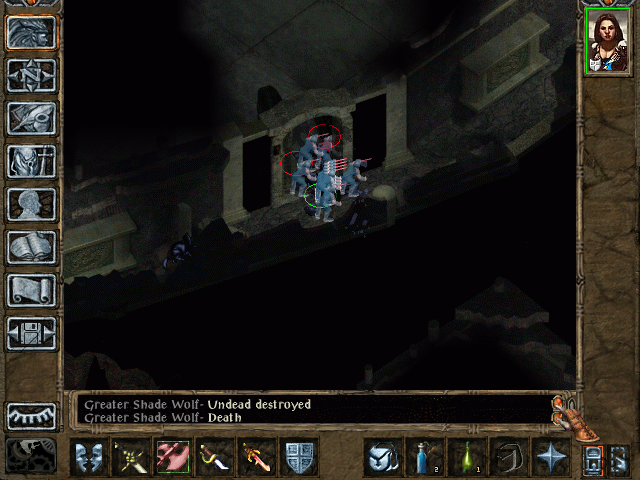
Task: Open the journal with the quill icon
Action: tap(31, 118)
